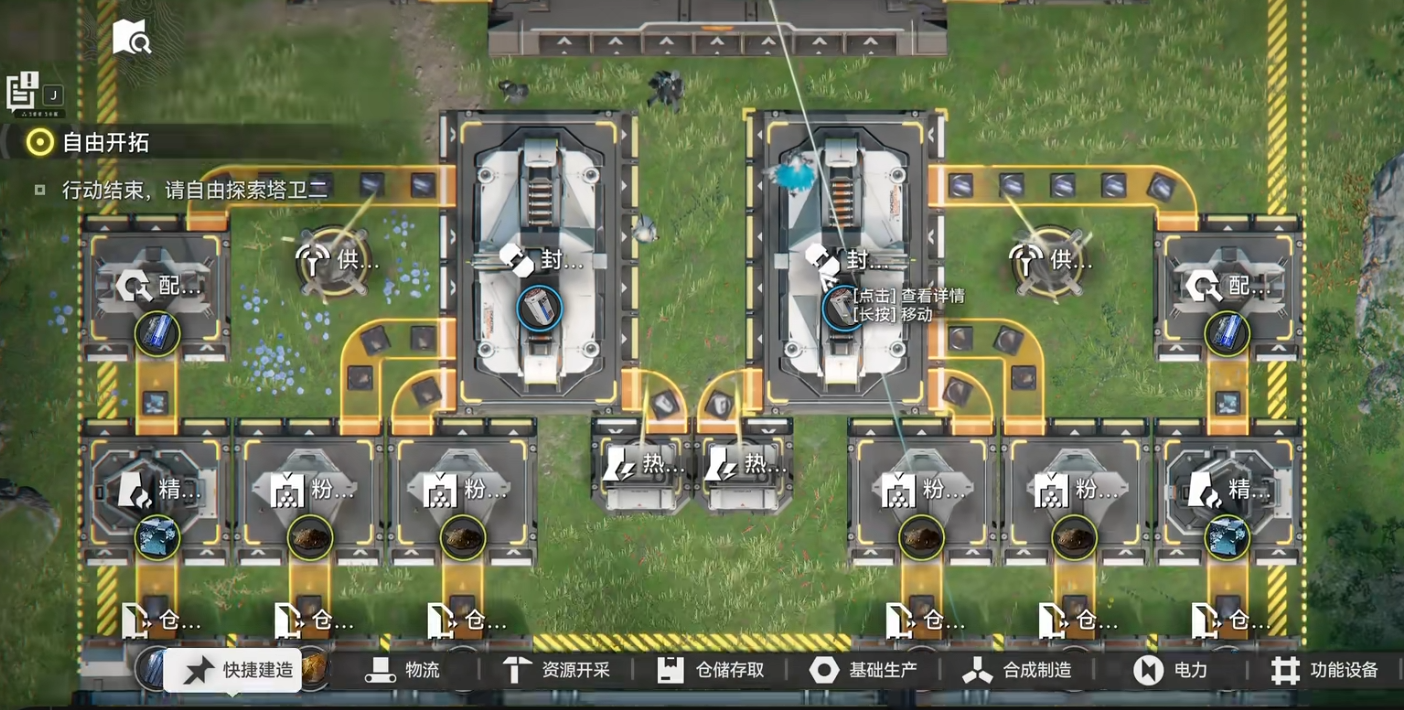Switch to the 资源开采 mining category
The image size is (1404, 710).
555,670
